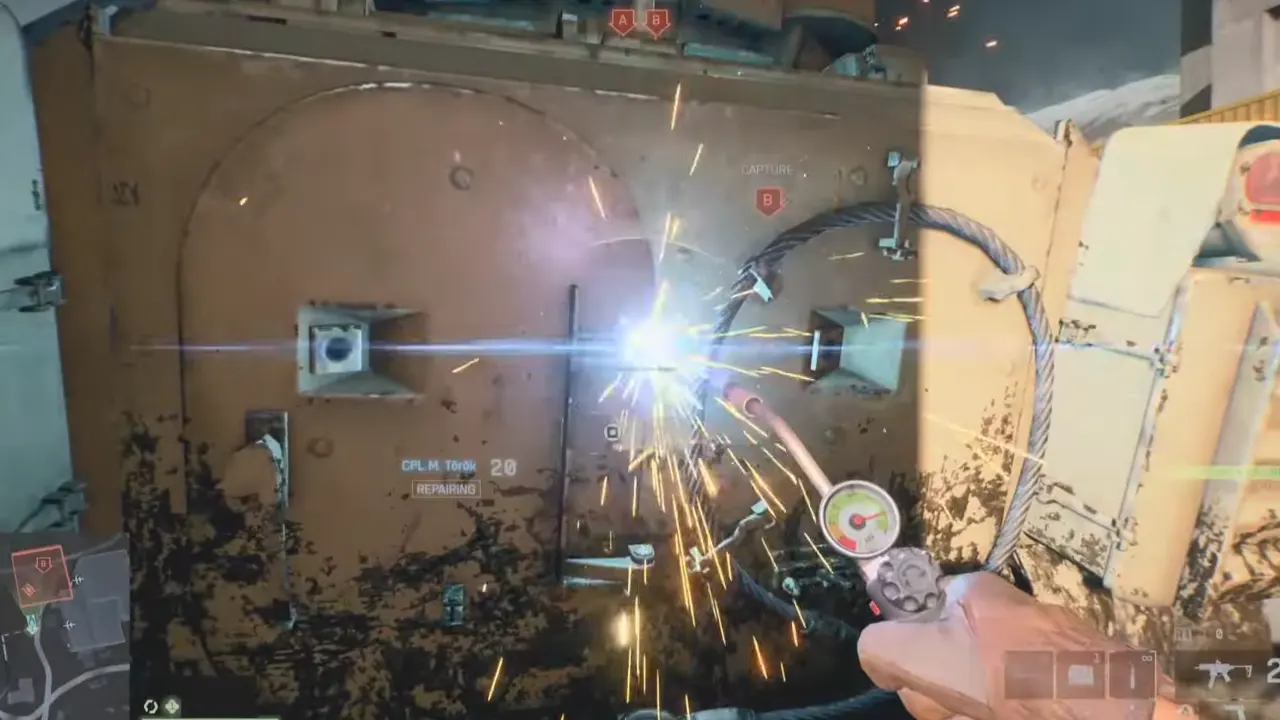Click the pressure gauge dial on the torch

[857, 516]
